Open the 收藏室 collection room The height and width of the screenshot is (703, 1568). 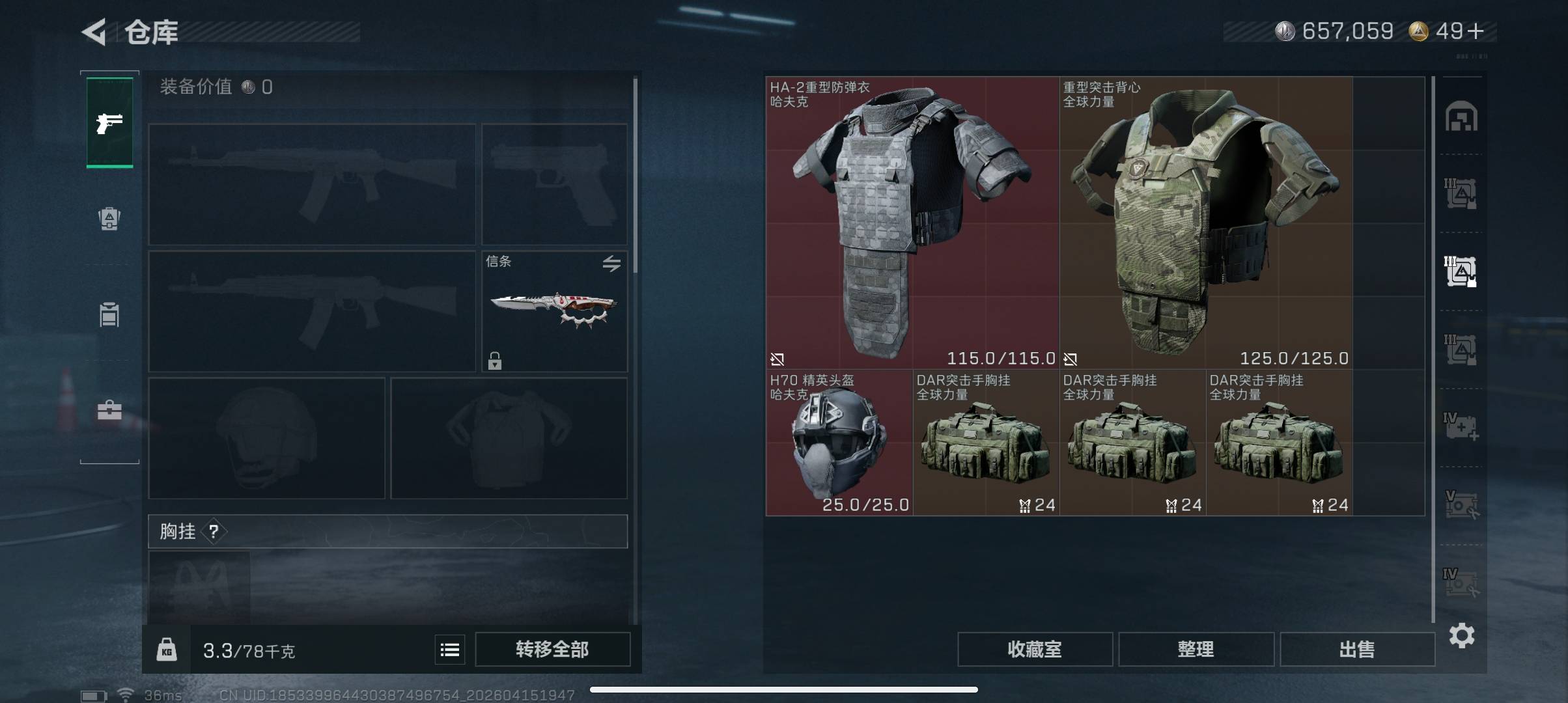[x=1034, y=649]
